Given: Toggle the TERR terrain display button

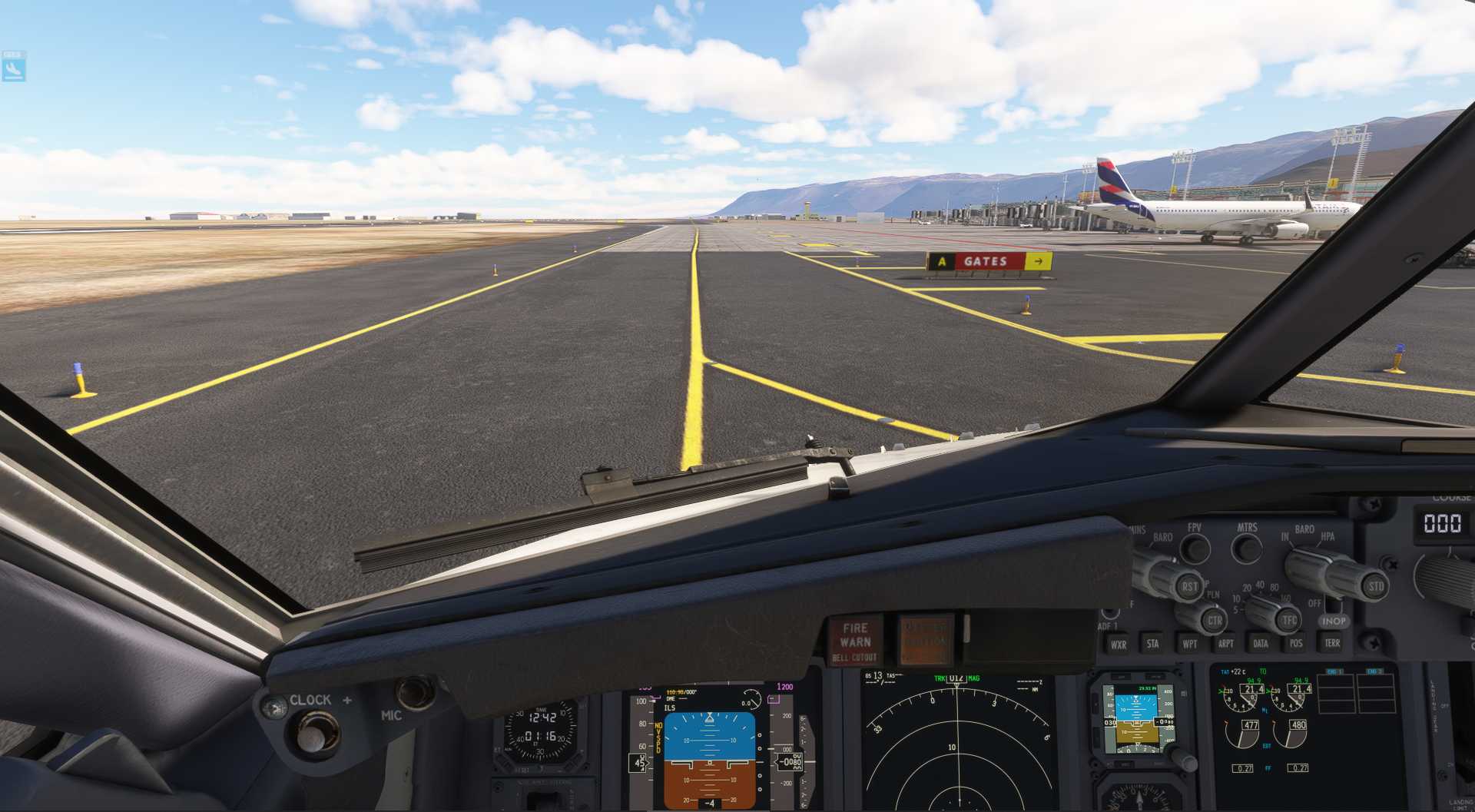Looking at the screenshot, I should coord(1332,642).
